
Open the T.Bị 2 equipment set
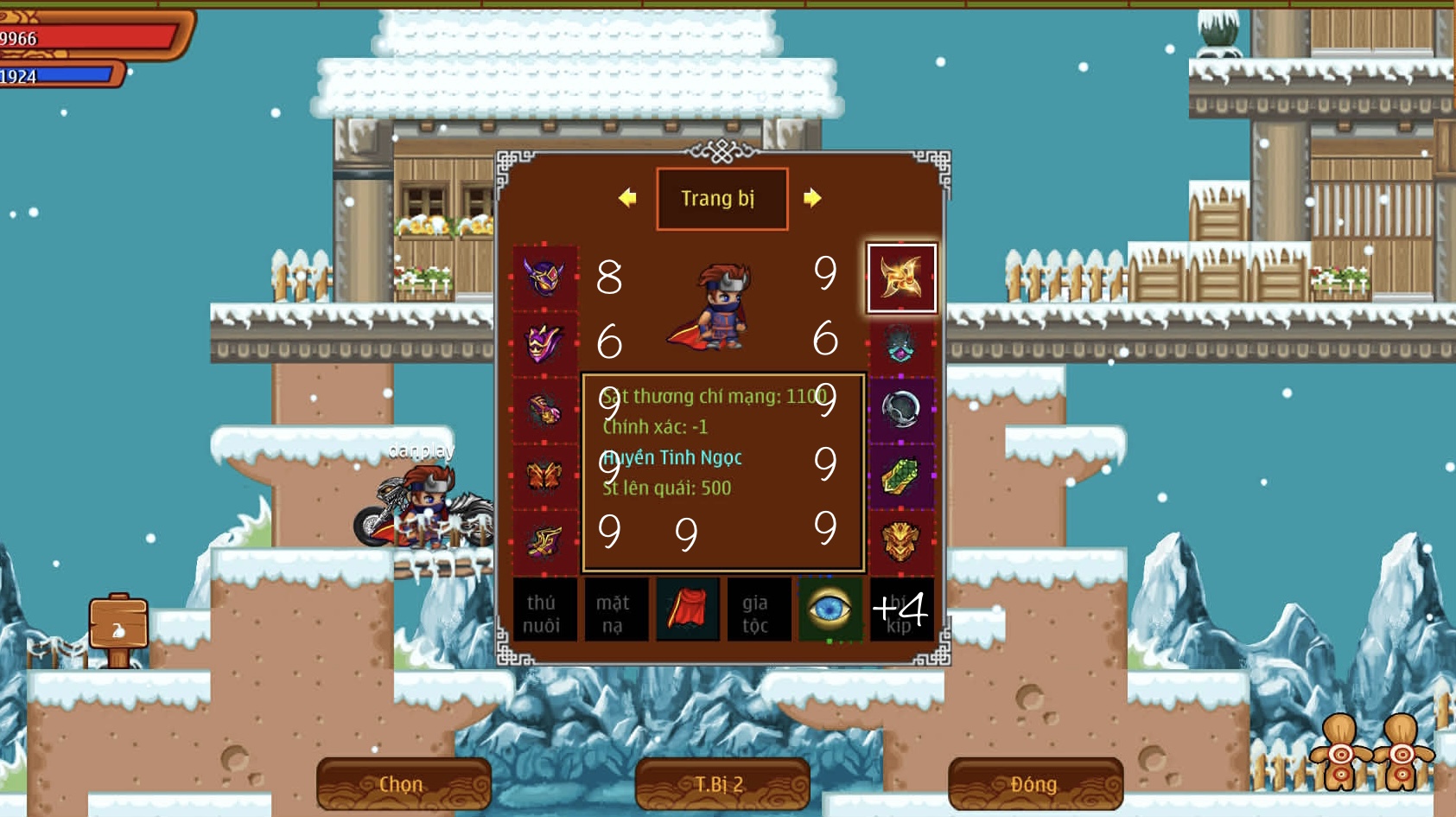coord(721,784)
